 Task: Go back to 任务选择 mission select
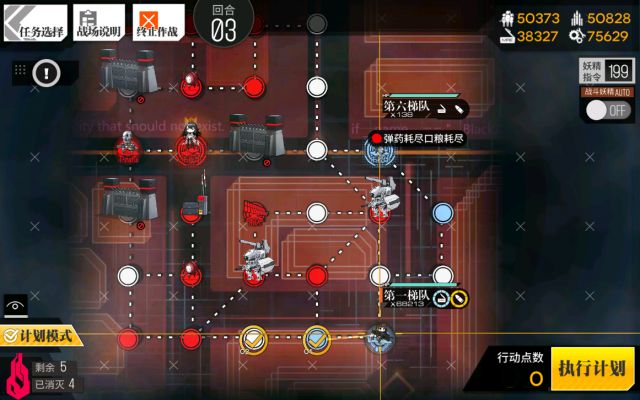36,21
